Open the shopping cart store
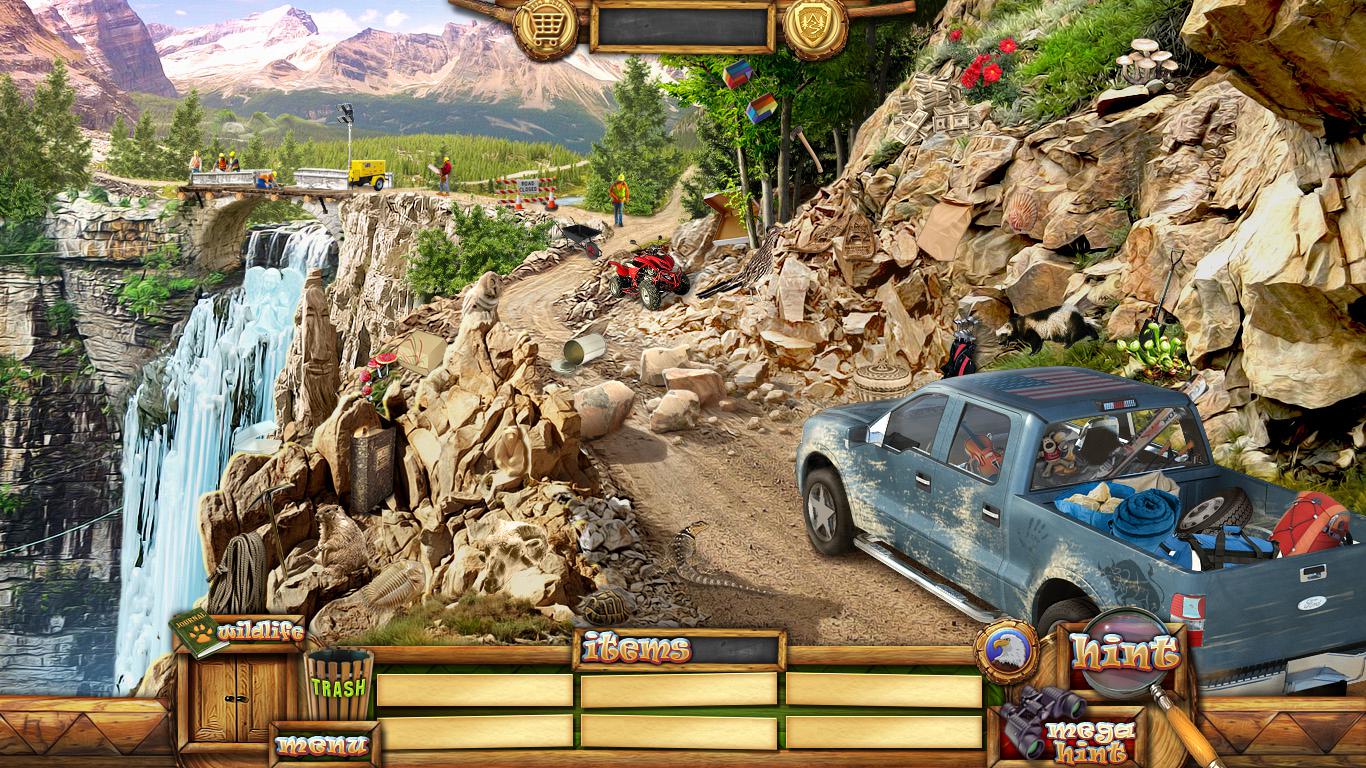This screenshot has width=1366, height=768. coord(546,27)
